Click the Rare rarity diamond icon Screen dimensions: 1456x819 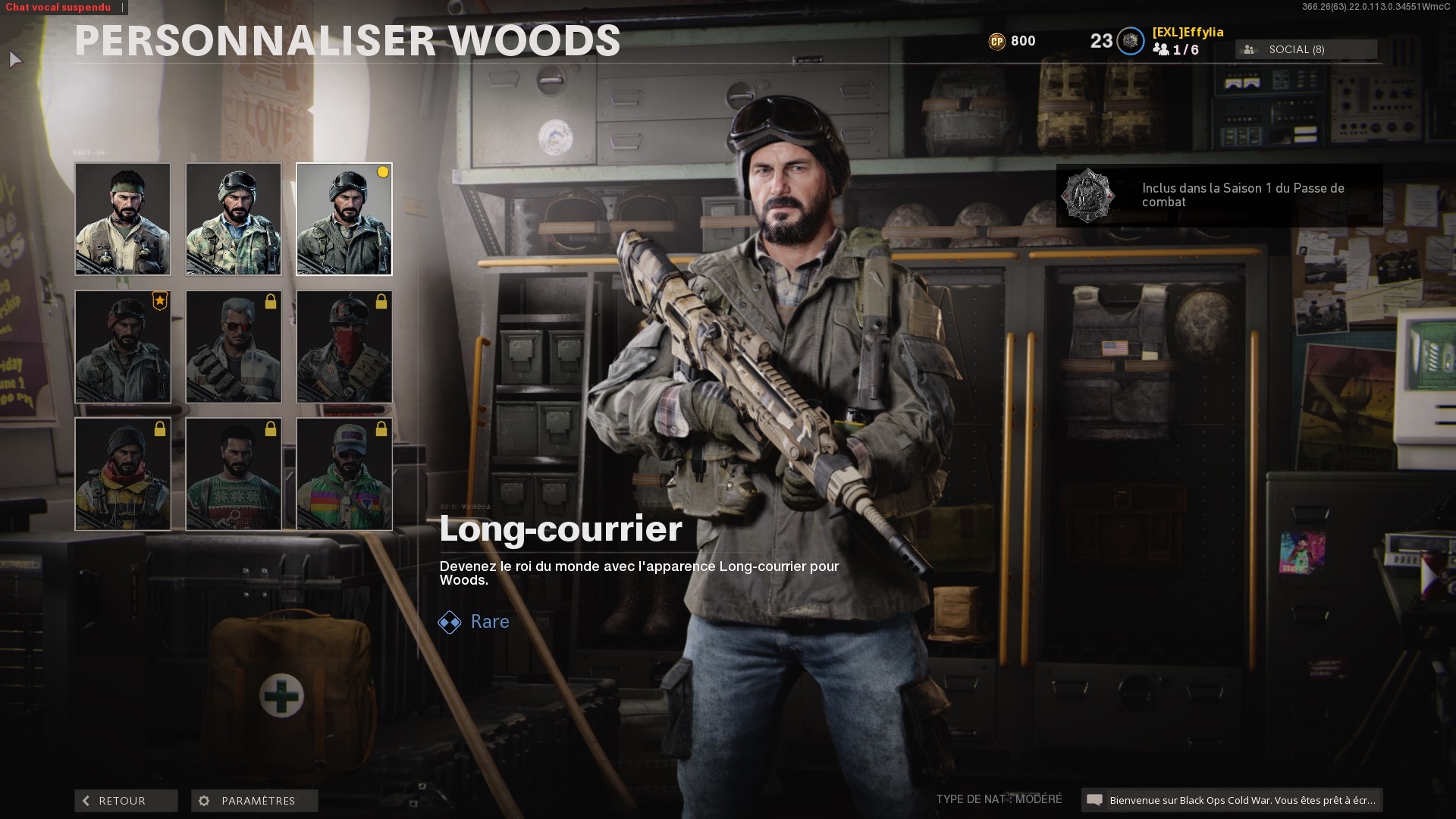click(x=449, y=622)
